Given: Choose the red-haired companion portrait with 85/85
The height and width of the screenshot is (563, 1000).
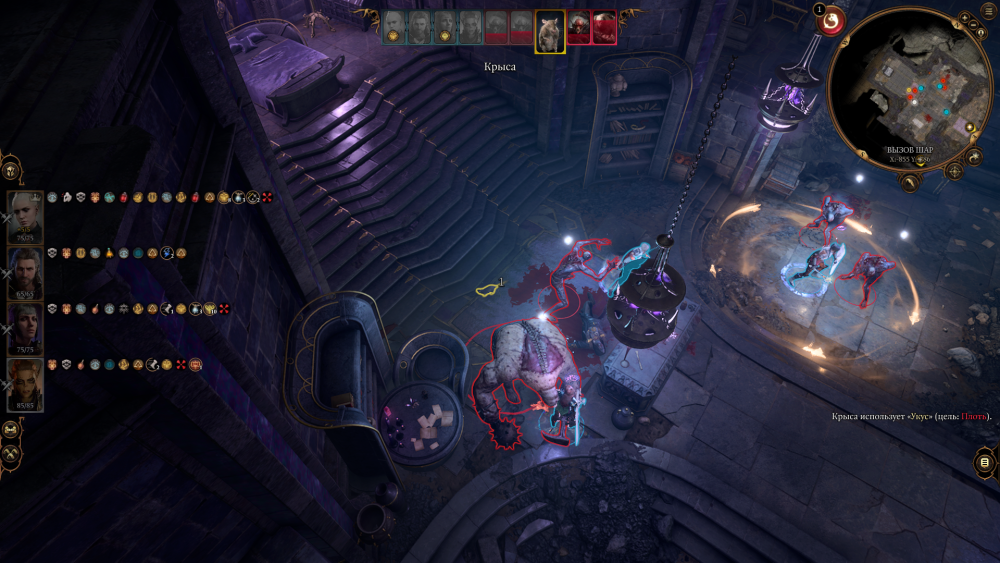Looking at the screenshot, I should (x=25, y=384).
